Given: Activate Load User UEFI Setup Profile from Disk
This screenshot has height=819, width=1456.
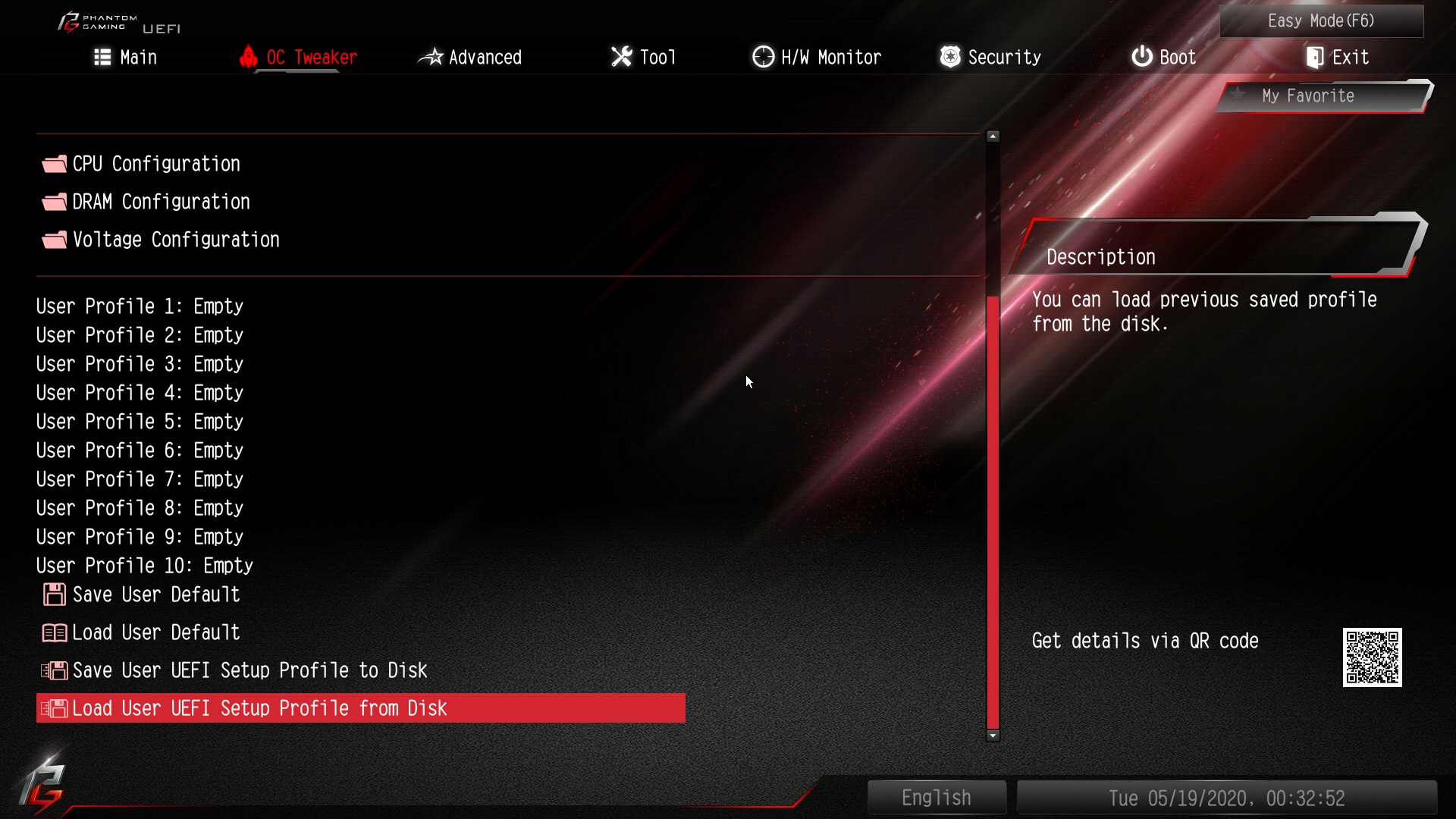Looking at the screenshot, I should click(x=259, y=708).
